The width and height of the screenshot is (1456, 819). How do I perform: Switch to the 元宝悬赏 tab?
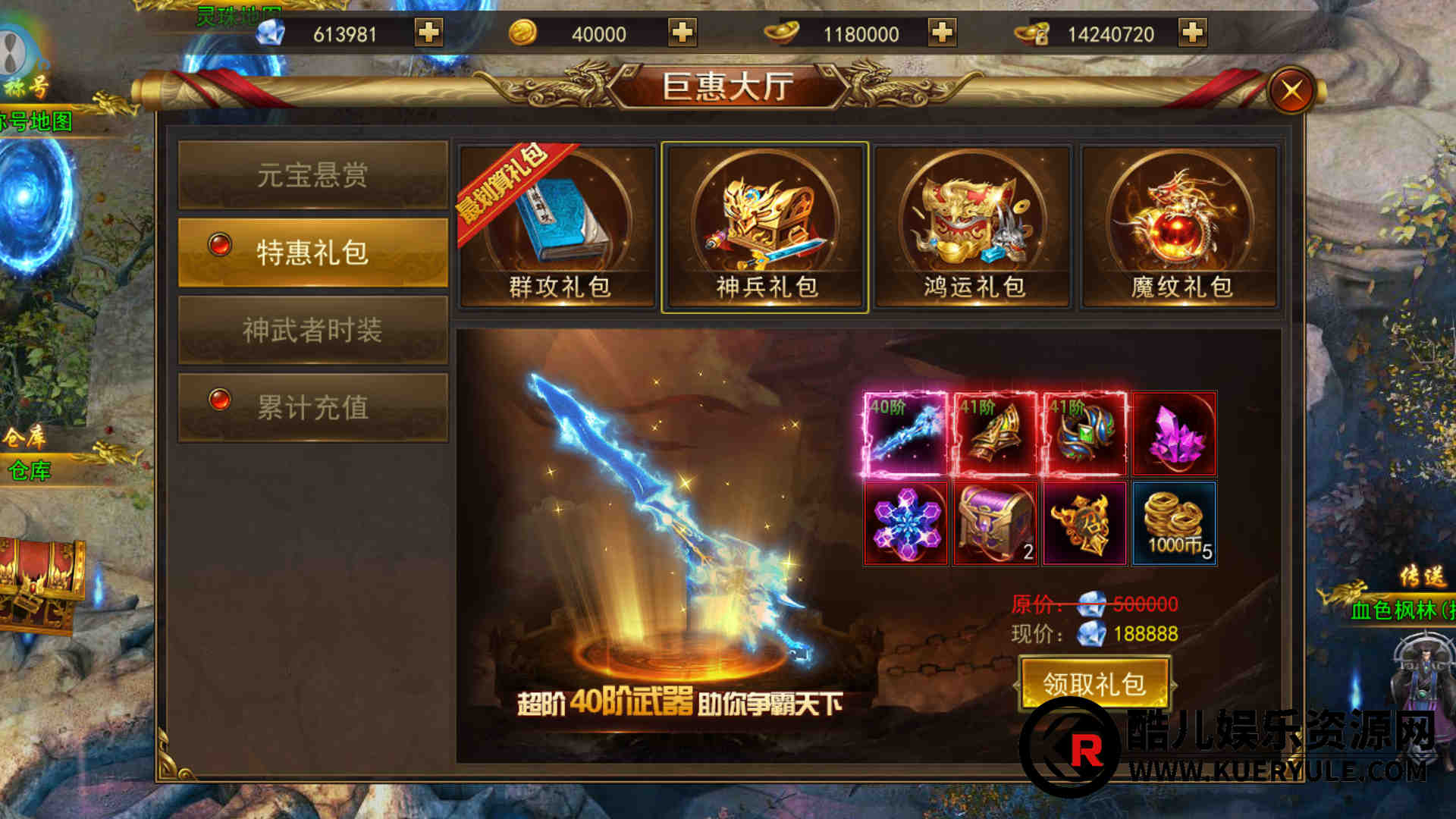312,175
